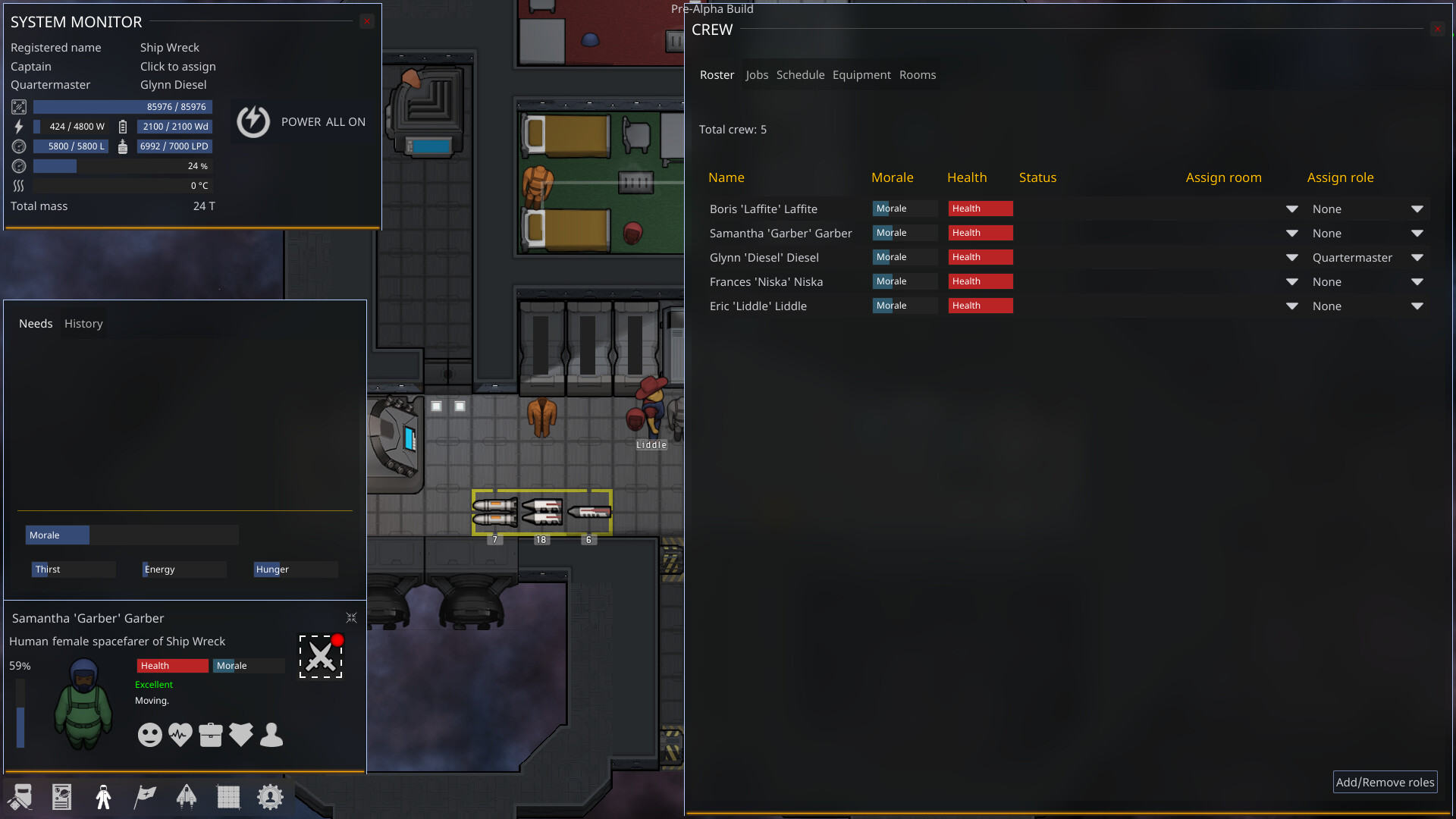This screenshot has width=1456, height=819.
Task: Click 'Click to assign' next to Captain
Action: [177, 67]
